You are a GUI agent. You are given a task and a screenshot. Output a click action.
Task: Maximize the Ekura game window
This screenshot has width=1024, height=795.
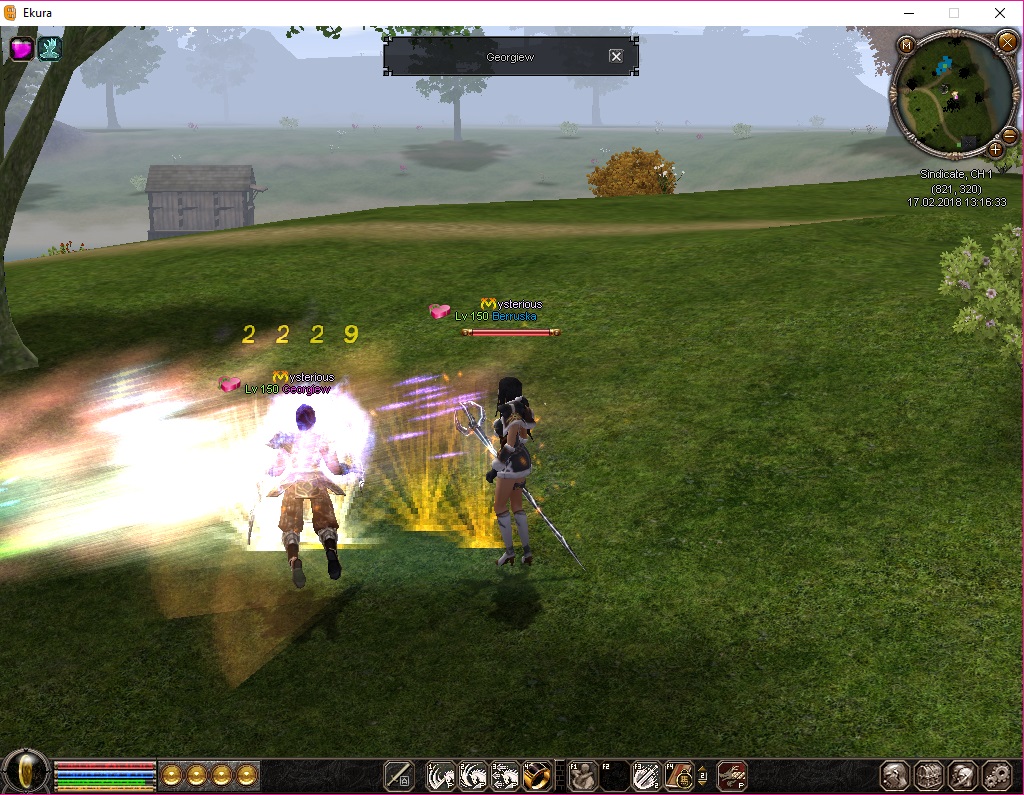click(x=953, y=13)
